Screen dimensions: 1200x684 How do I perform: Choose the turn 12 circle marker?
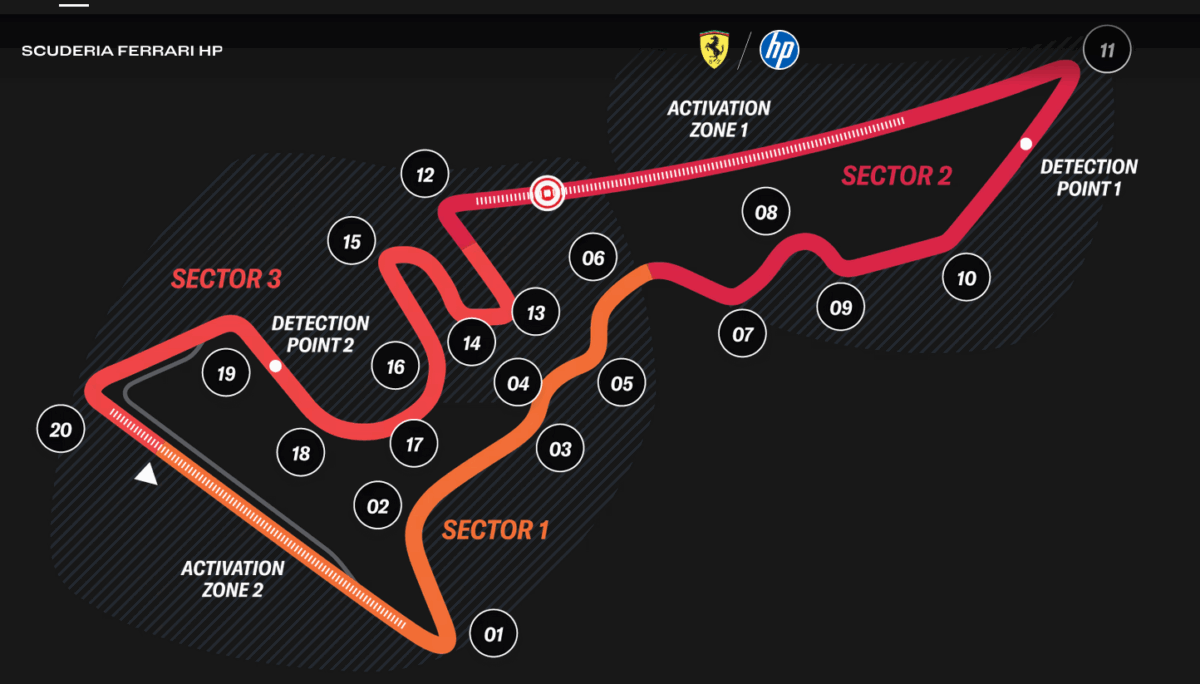coord(425,175)
